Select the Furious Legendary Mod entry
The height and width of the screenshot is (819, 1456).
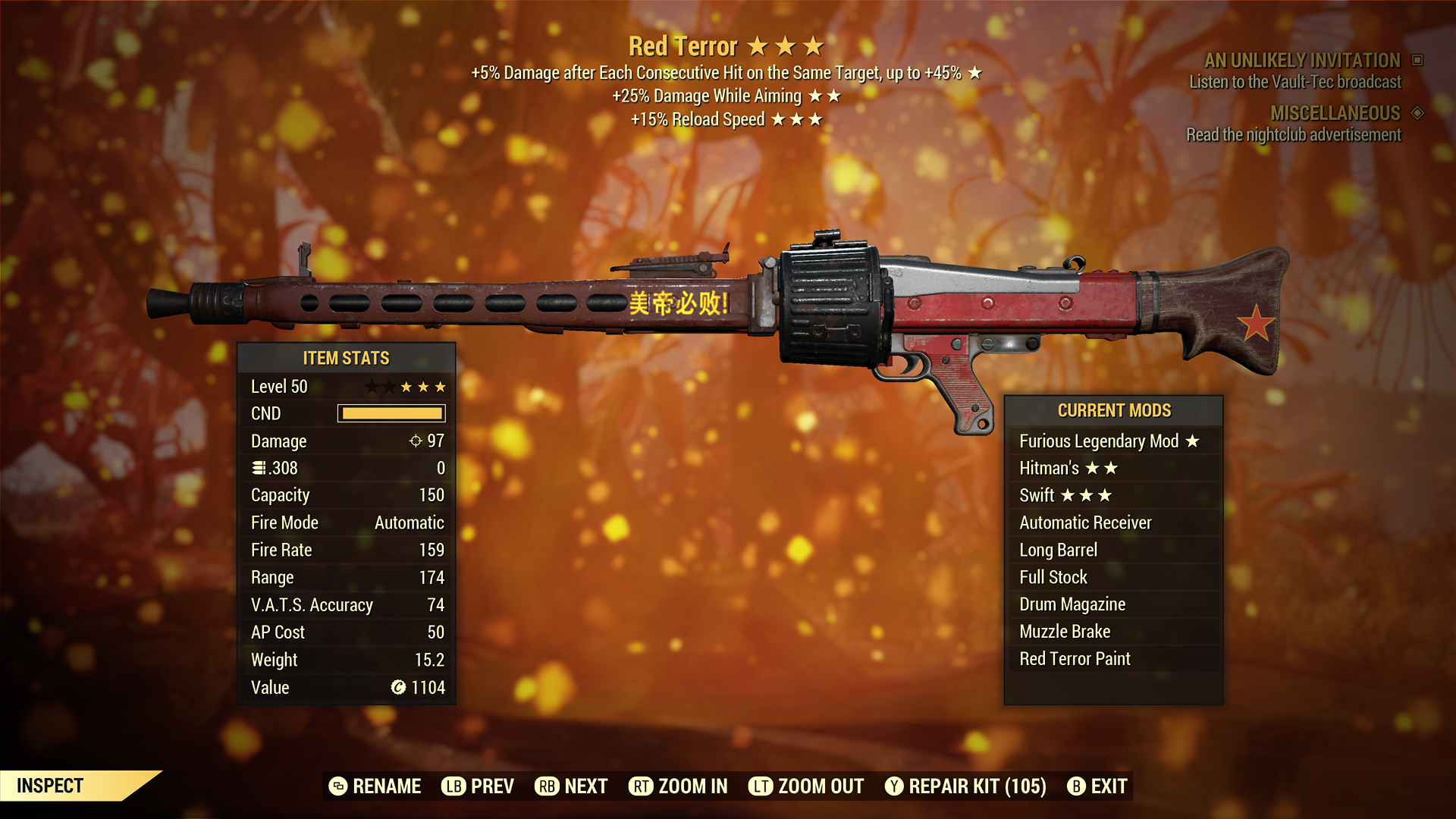click(x=1109, y=441)
